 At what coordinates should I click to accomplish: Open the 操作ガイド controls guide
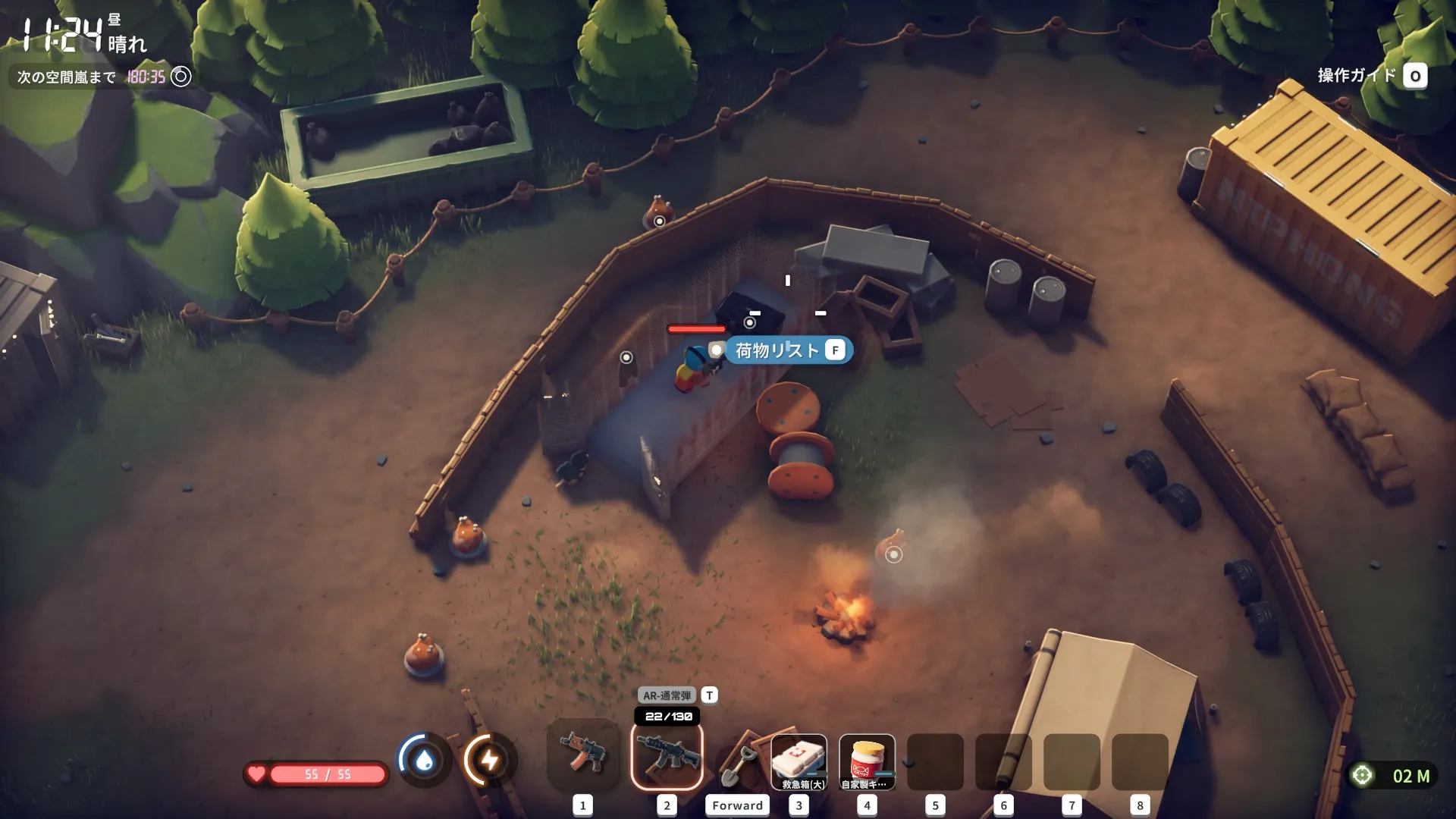click(1371, 76)
